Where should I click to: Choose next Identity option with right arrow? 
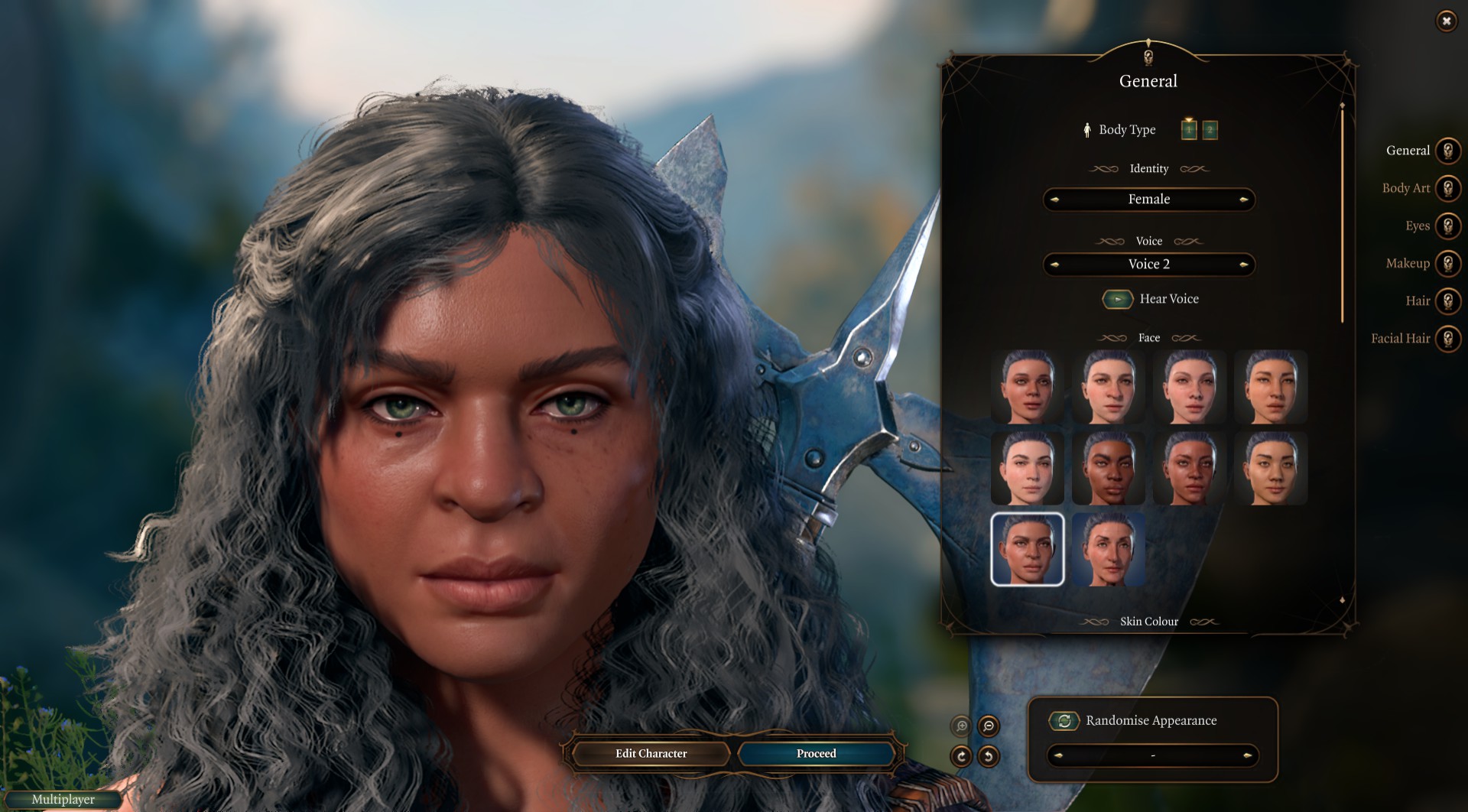point(1244,200)
